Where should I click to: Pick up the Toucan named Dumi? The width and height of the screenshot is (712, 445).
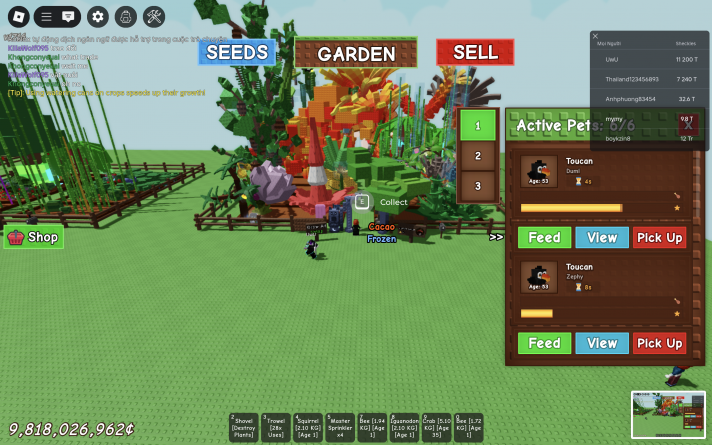tap(659, 237)
